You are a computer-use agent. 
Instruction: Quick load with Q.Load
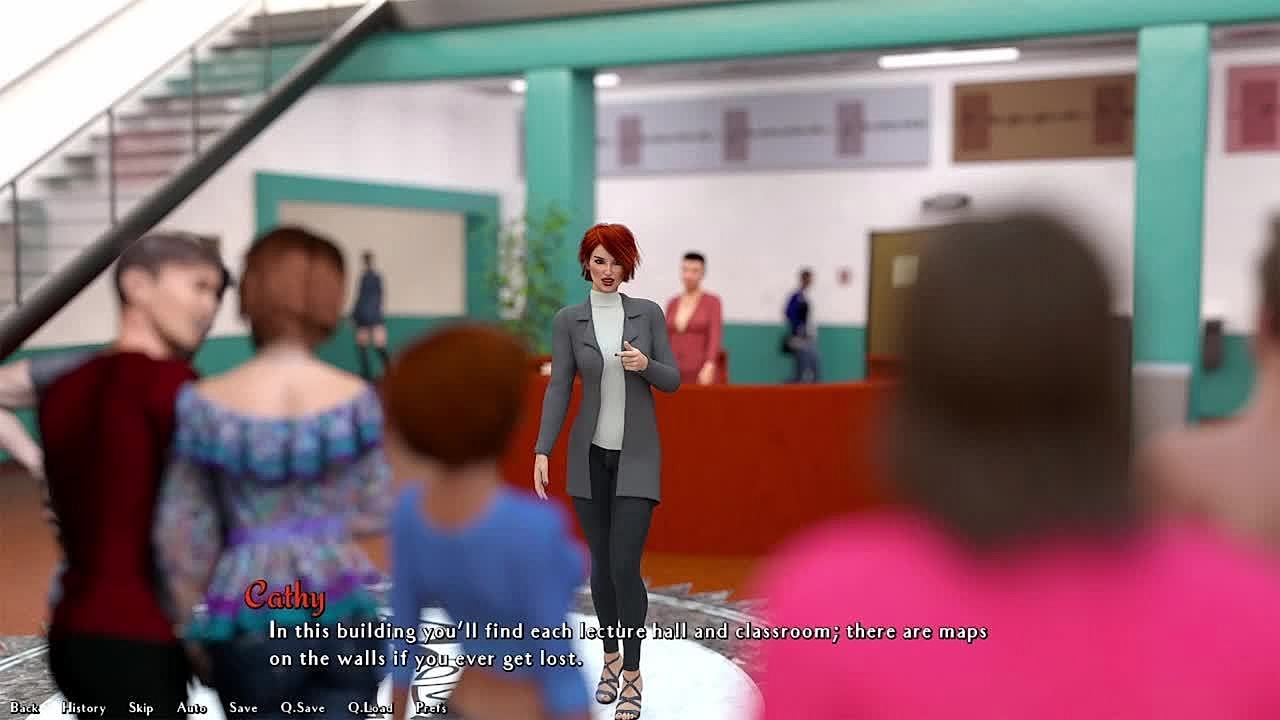point(370,707)
